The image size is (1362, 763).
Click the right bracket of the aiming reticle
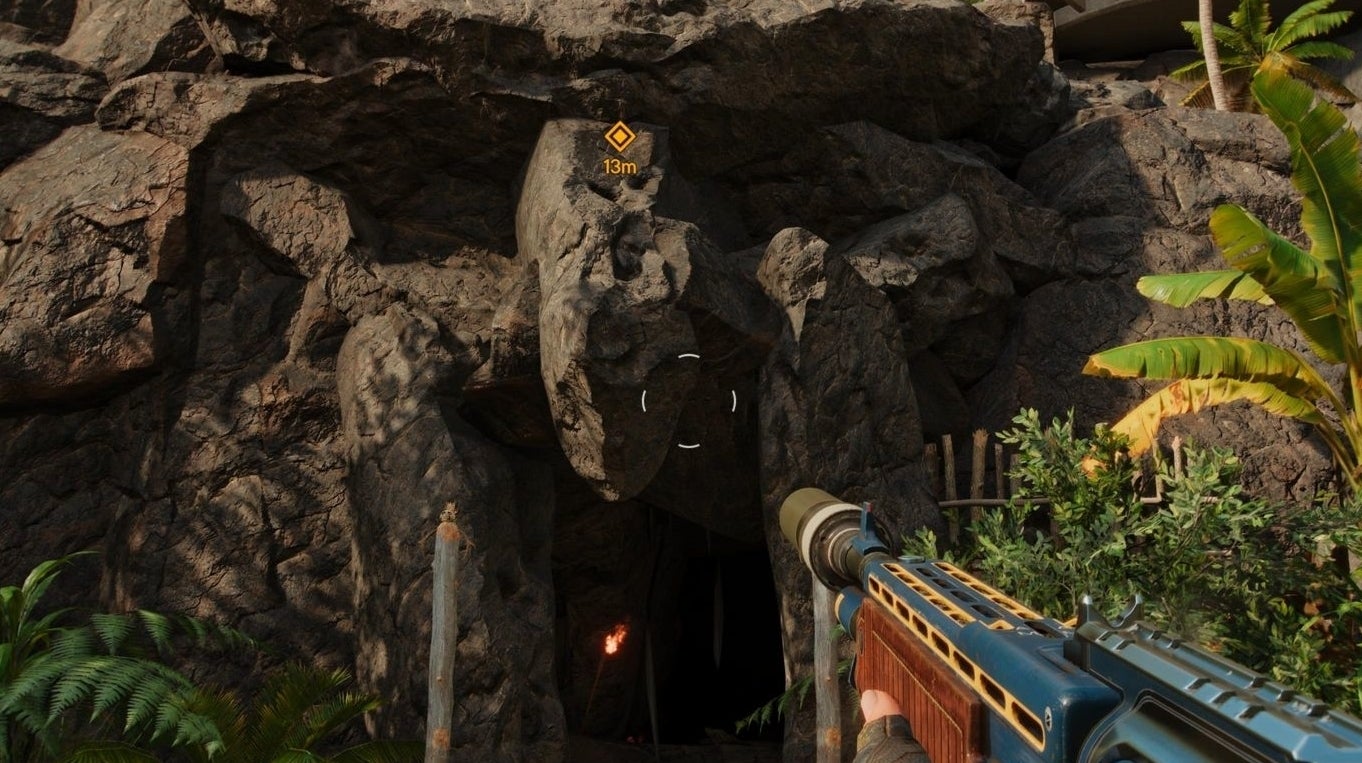(733, 403)
